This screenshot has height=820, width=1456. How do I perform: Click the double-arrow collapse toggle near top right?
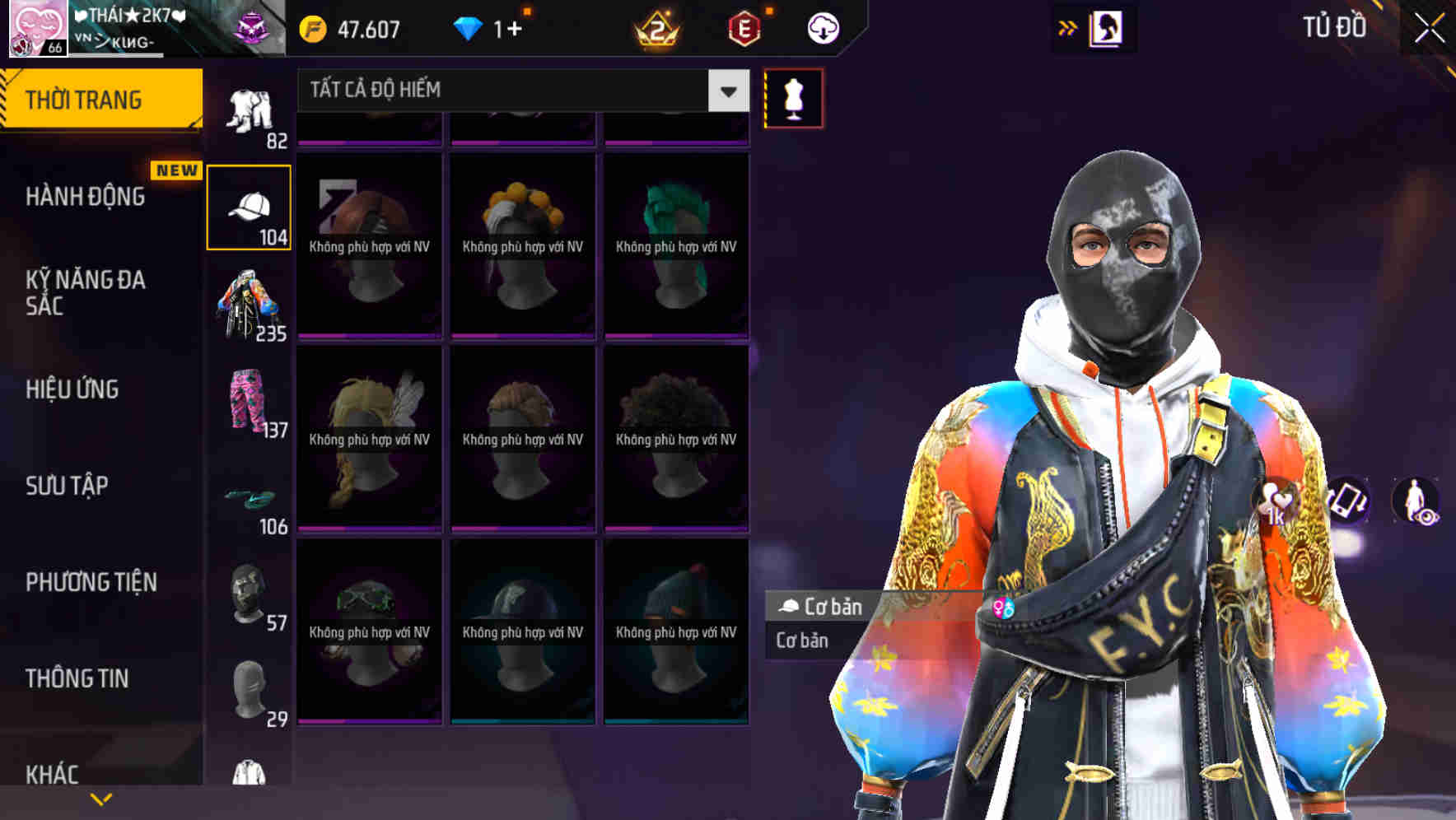[1068, 26]
